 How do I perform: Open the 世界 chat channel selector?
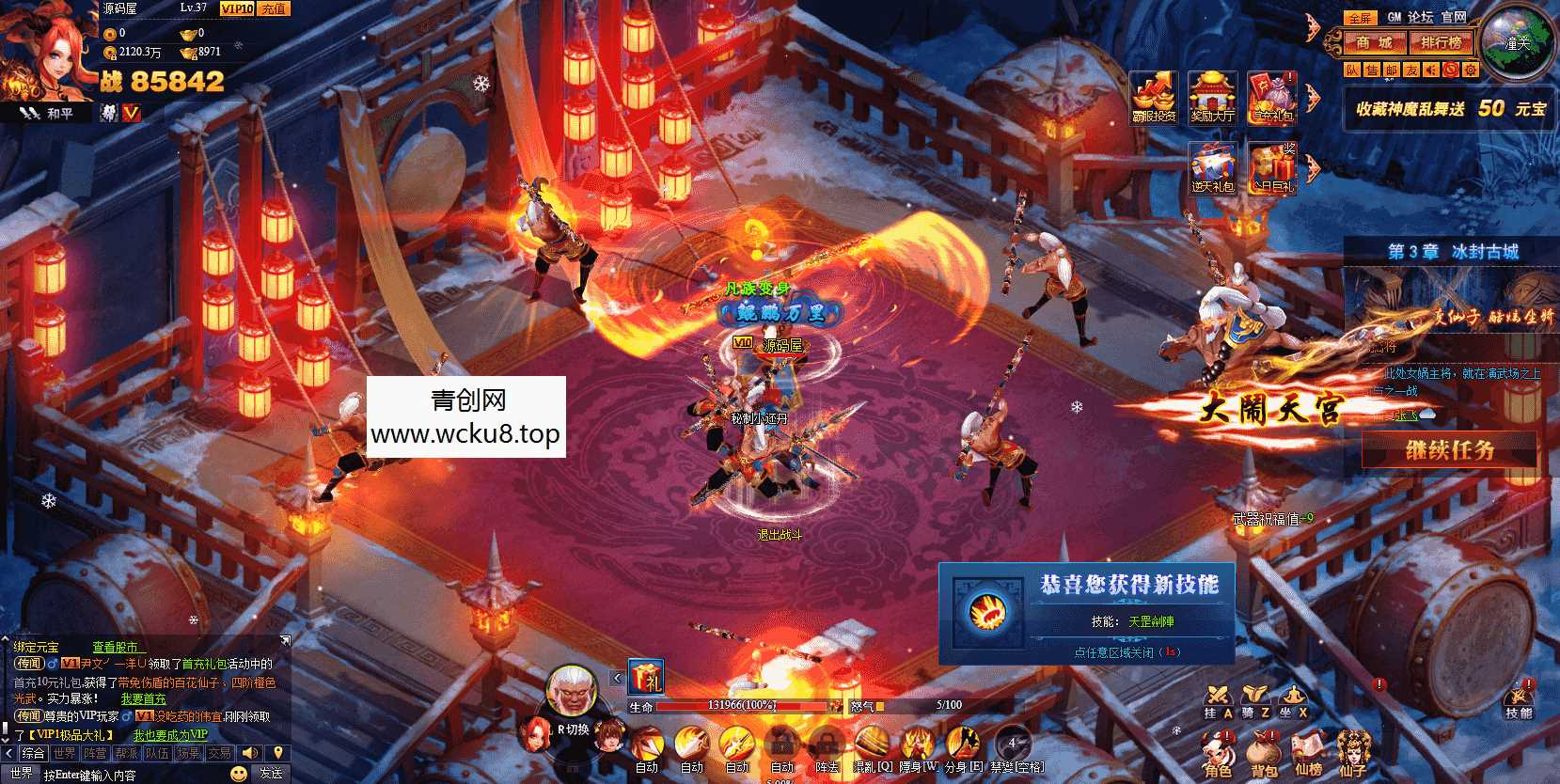21,774
